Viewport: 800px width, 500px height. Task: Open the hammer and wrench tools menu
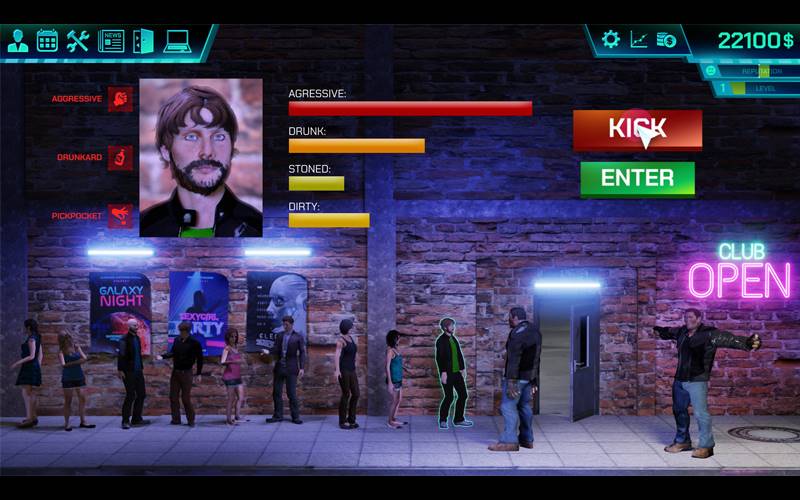click(78, 41)
